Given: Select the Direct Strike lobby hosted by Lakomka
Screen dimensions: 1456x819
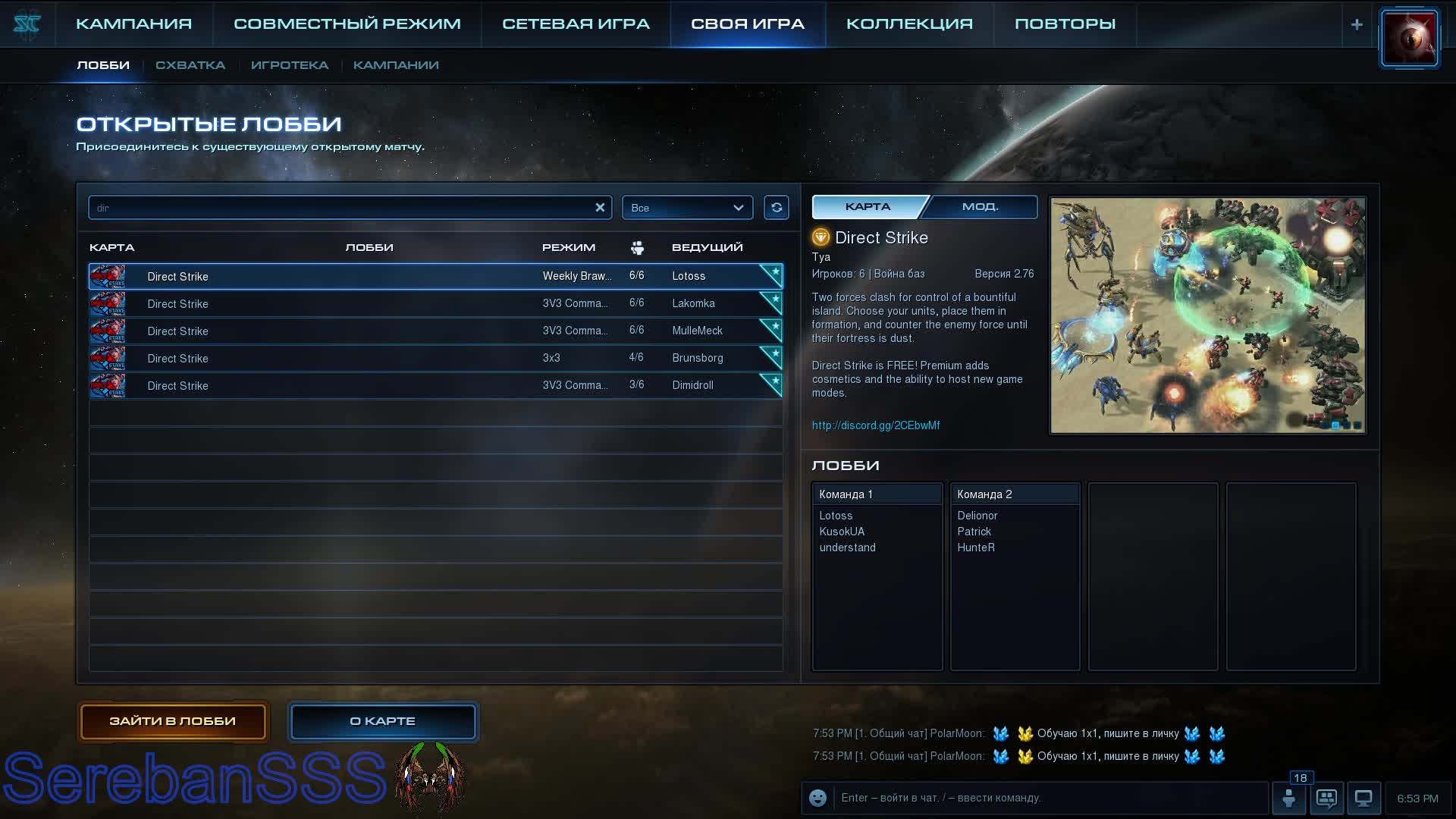Looking at the screenshot, I should coord(435,303).
